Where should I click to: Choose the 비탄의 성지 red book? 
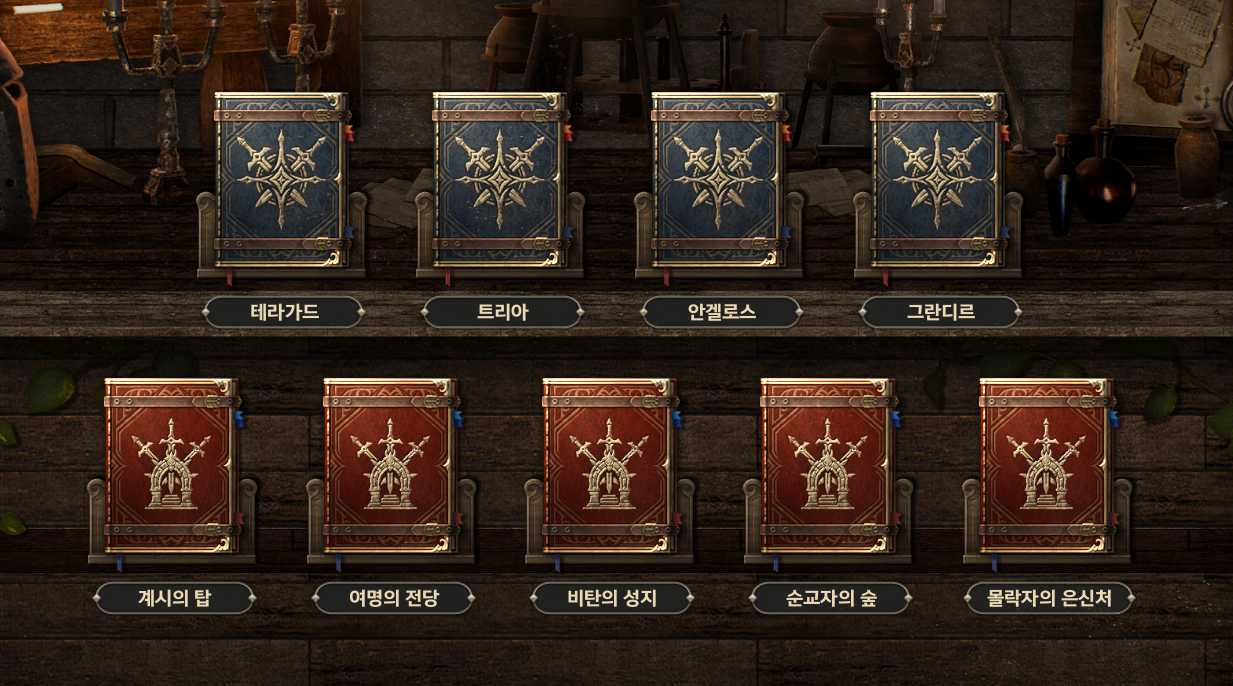(610, 466)
